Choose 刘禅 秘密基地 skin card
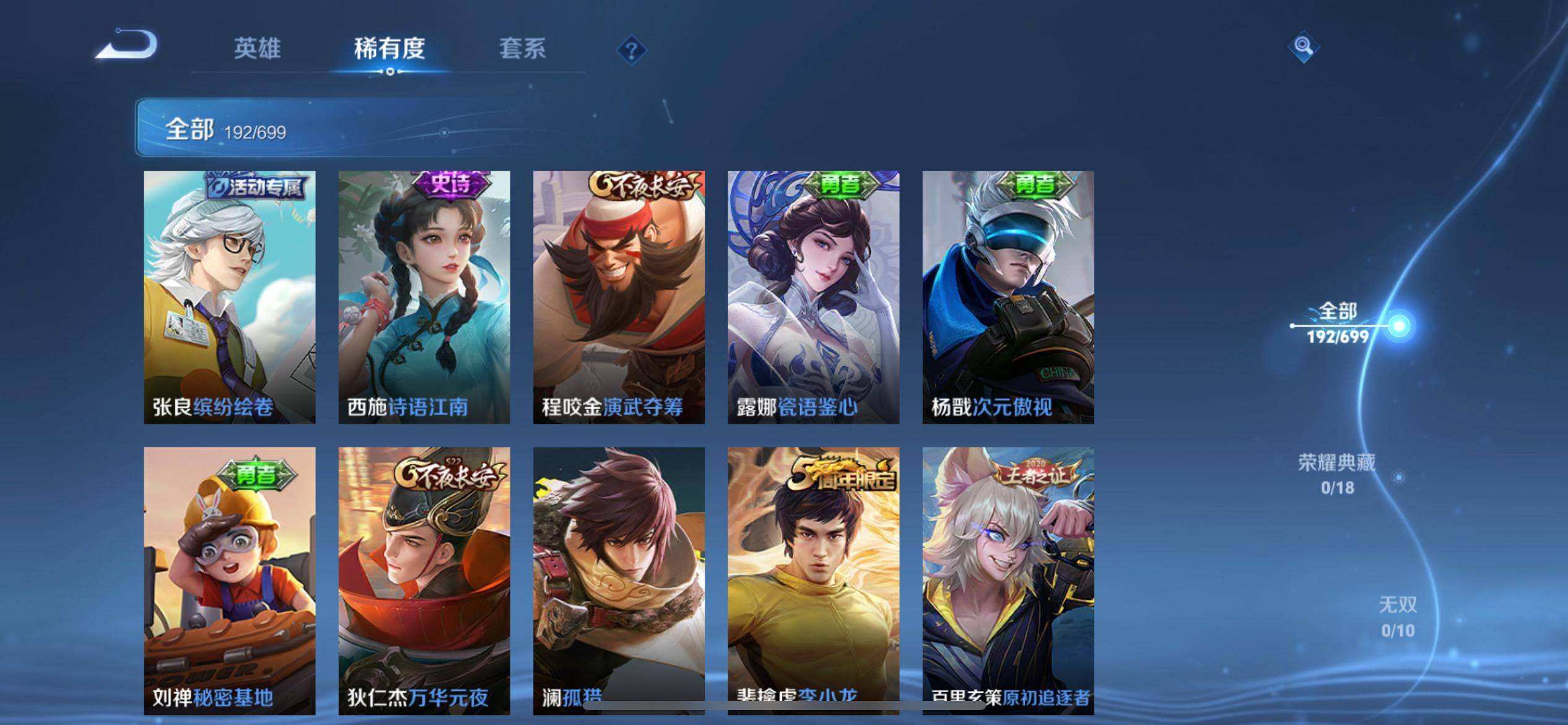This screenshot has height=725, width=1568. point(230,580)
